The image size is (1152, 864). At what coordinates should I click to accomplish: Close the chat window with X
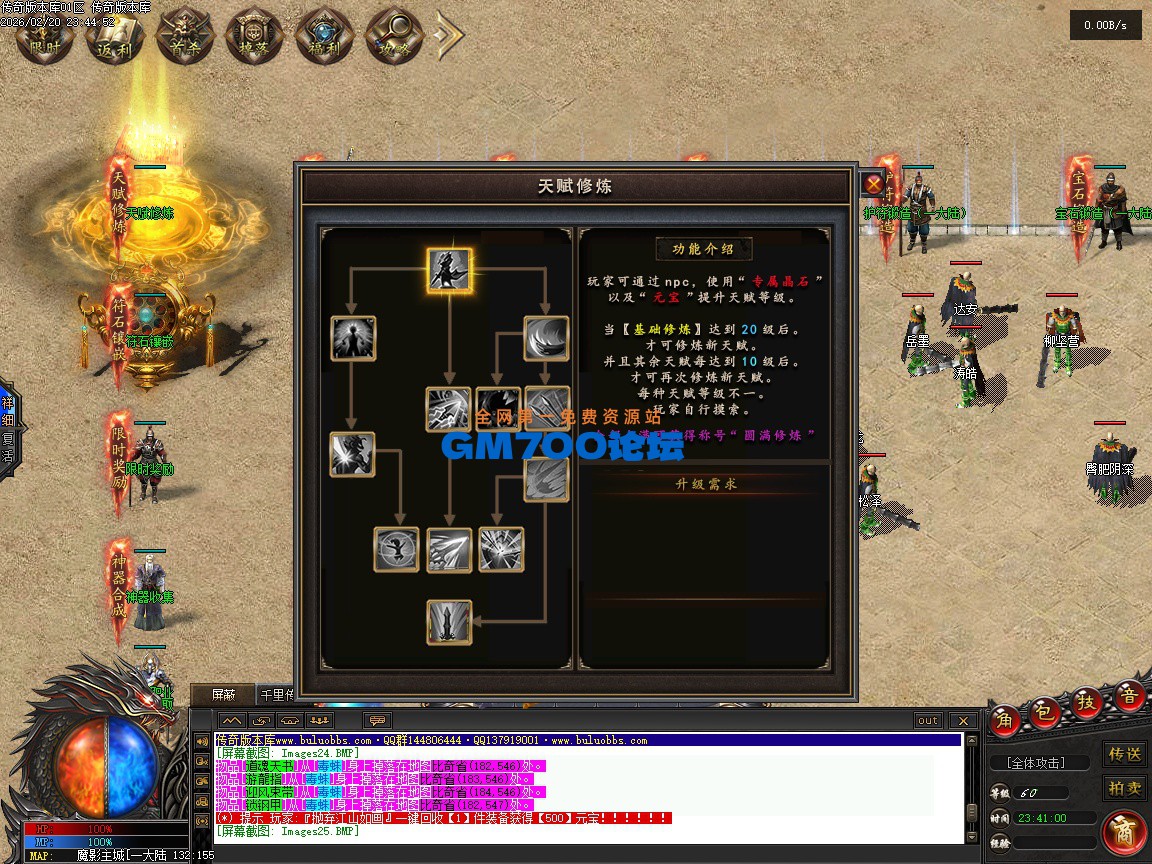(x=962, y=720)
